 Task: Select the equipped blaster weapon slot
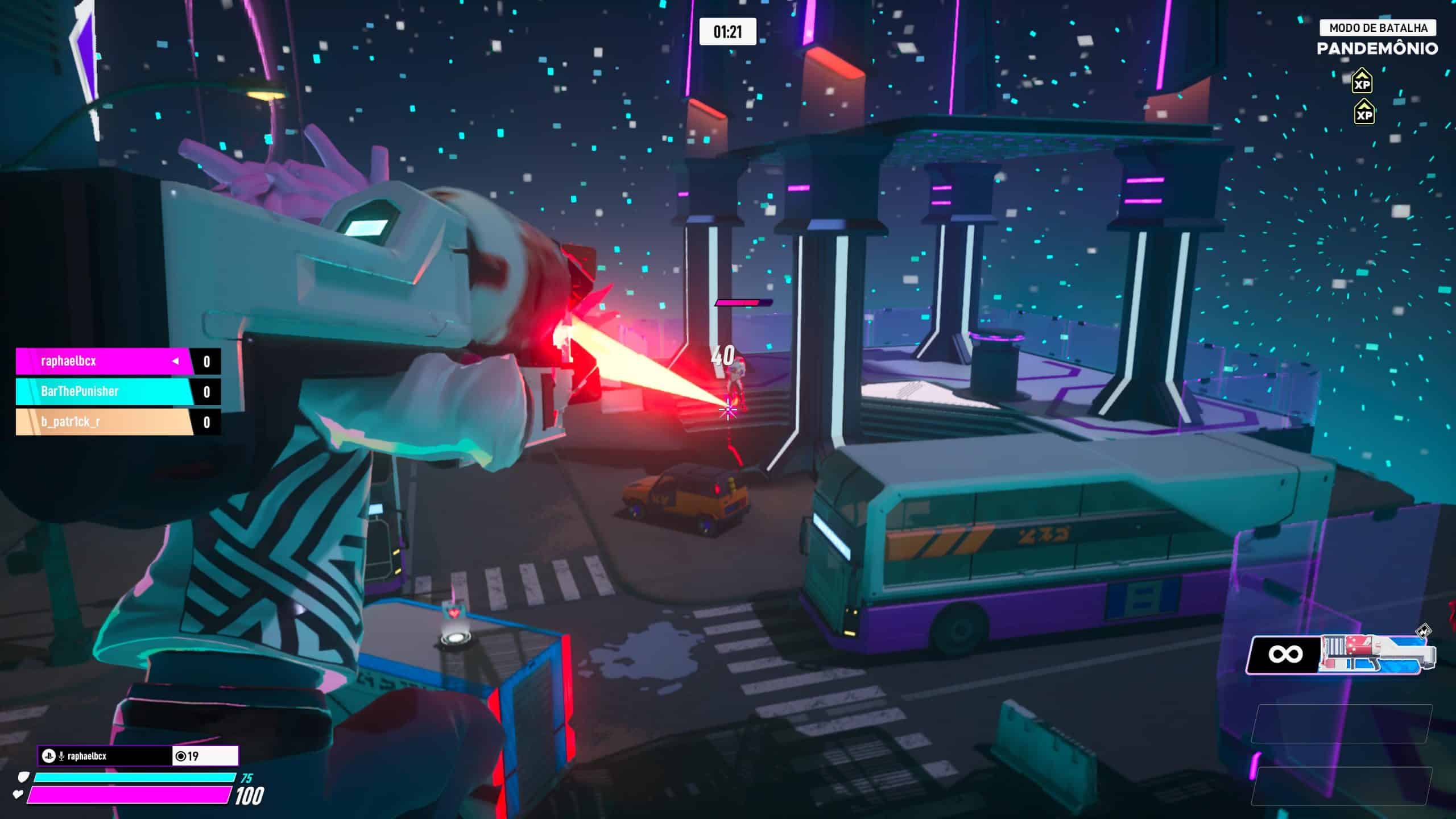click(1342, 655)
